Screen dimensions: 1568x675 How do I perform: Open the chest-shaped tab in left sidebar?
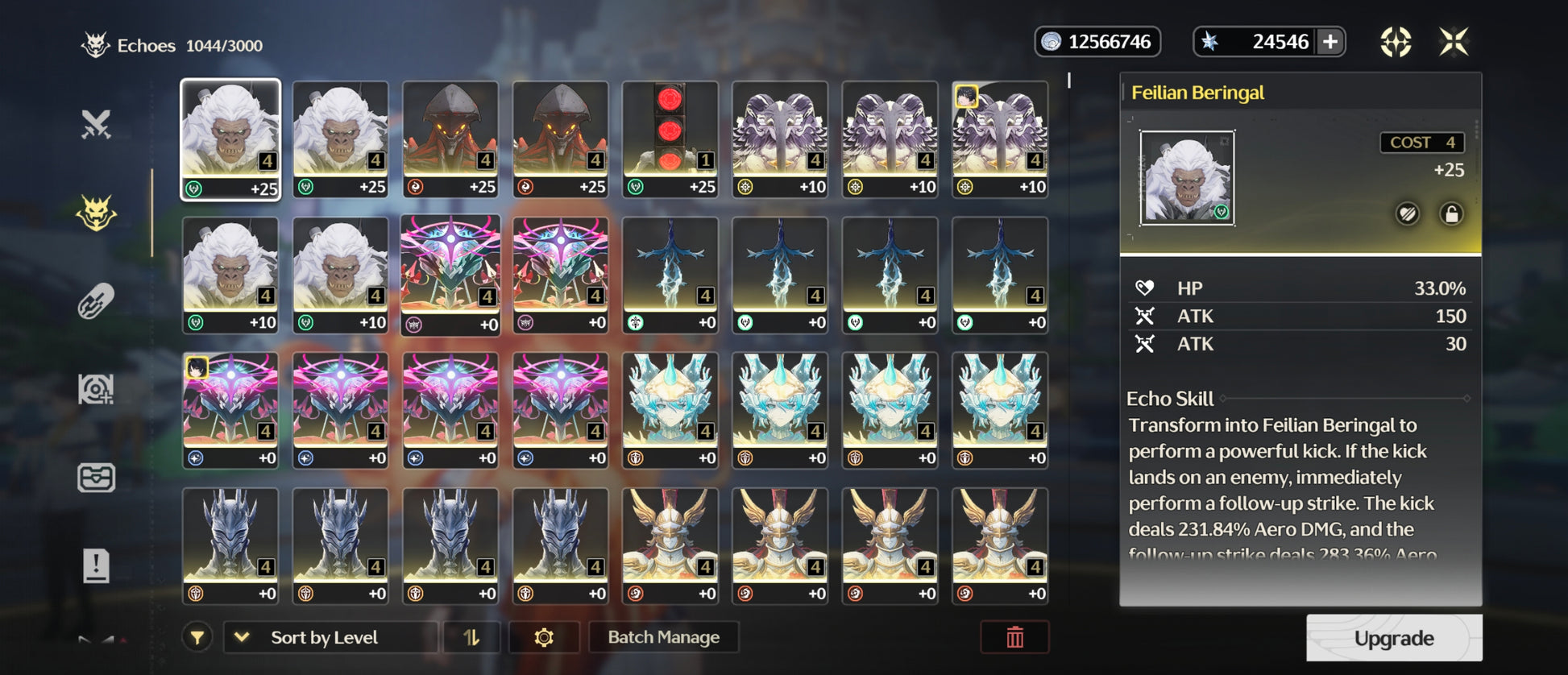[96, 478]
